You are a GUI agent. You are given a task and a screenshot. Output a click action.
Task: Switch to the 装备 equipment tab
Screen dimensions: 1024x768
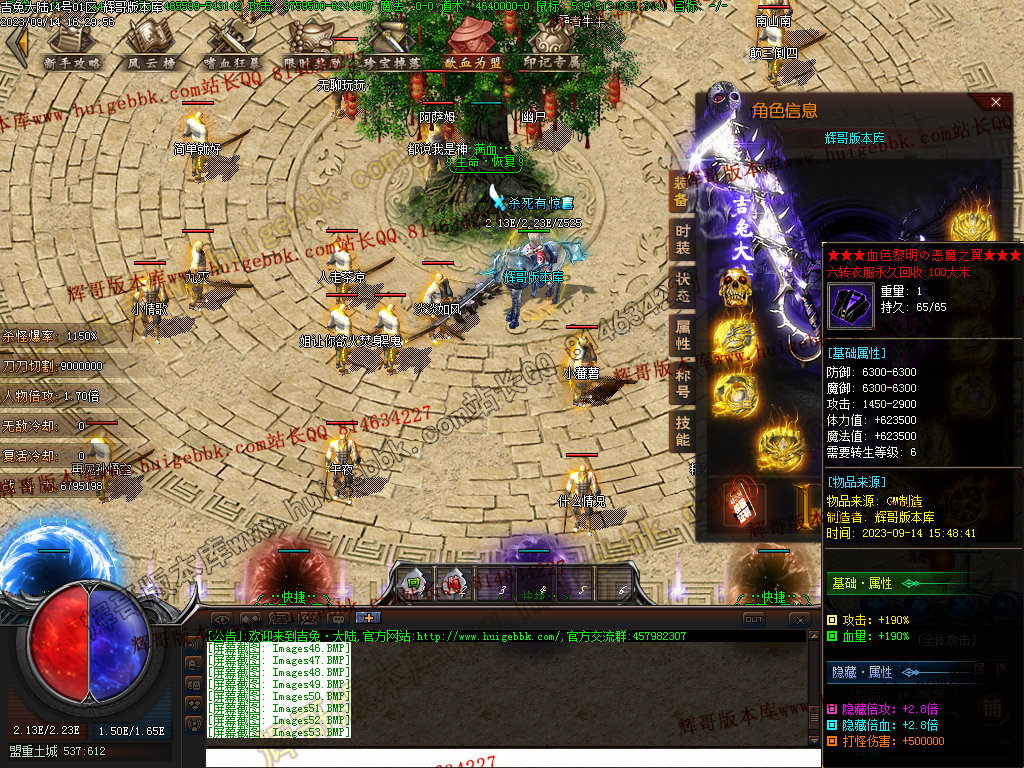[x=681, y=191]
